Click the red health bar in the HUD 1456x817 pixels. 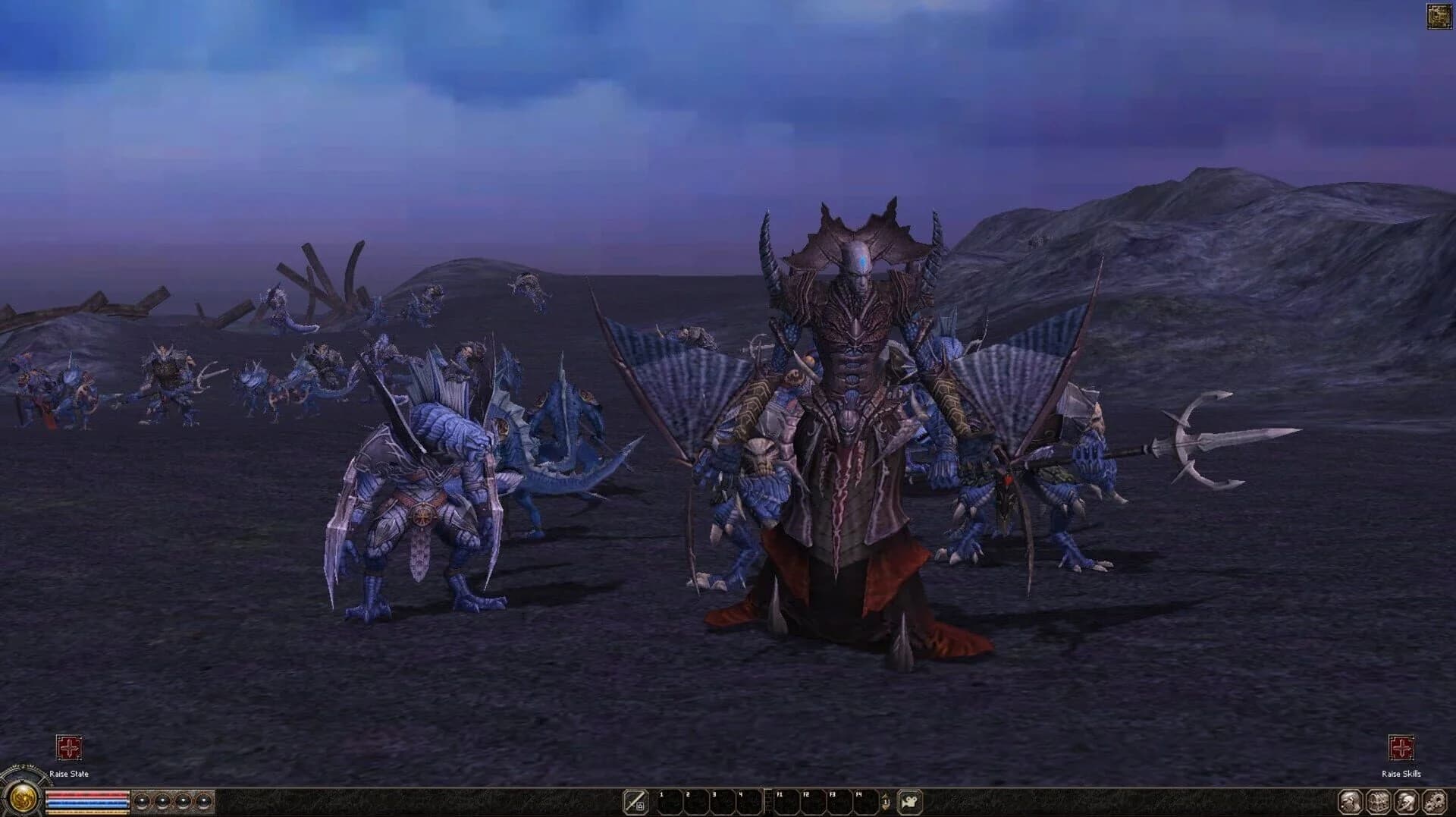pos(87,794)
